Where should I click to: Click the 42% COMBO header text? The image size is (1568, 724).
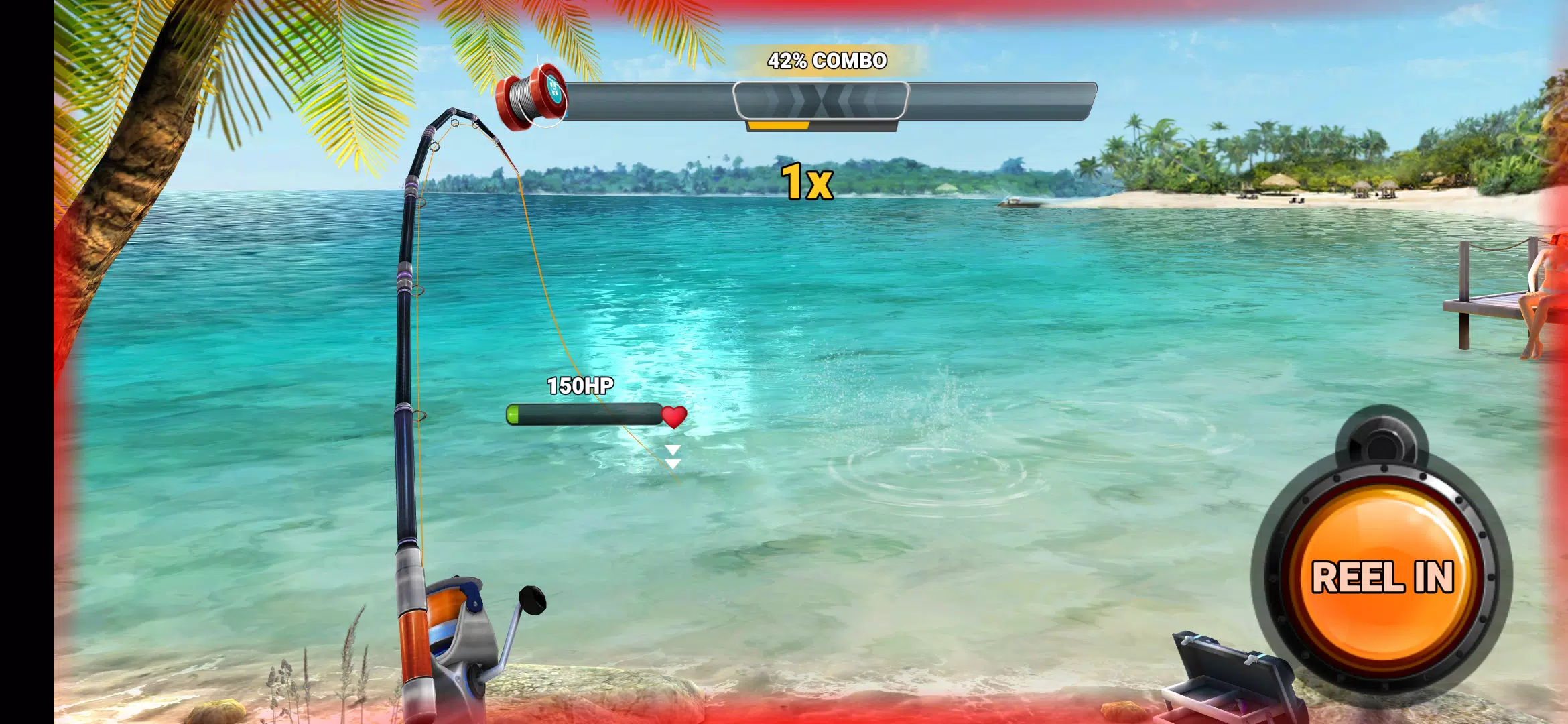[828, 60]
